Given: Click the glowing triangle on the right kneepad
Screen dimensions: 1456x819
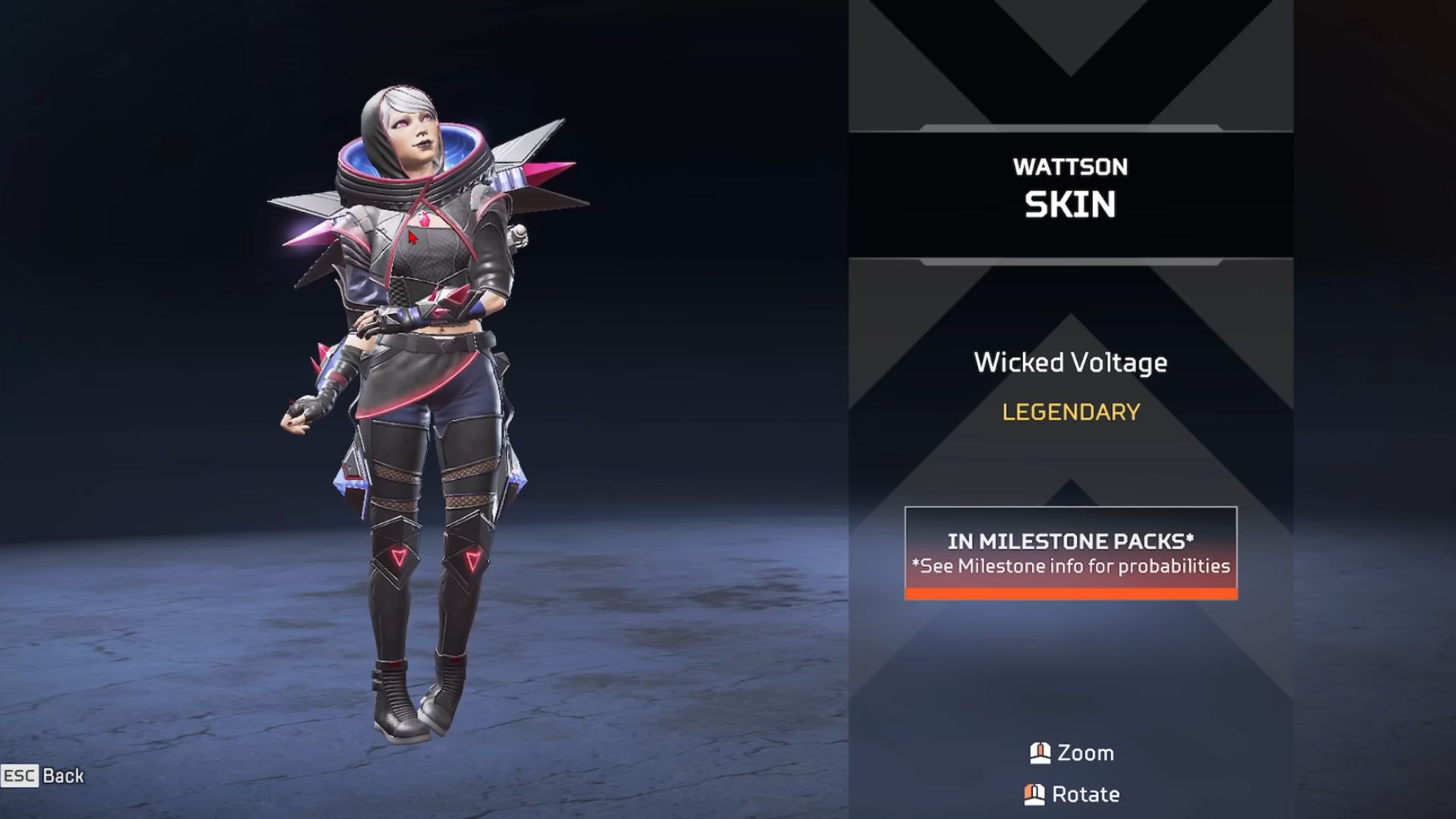Looking at the screenshot, I should click(x=473, y=562).
